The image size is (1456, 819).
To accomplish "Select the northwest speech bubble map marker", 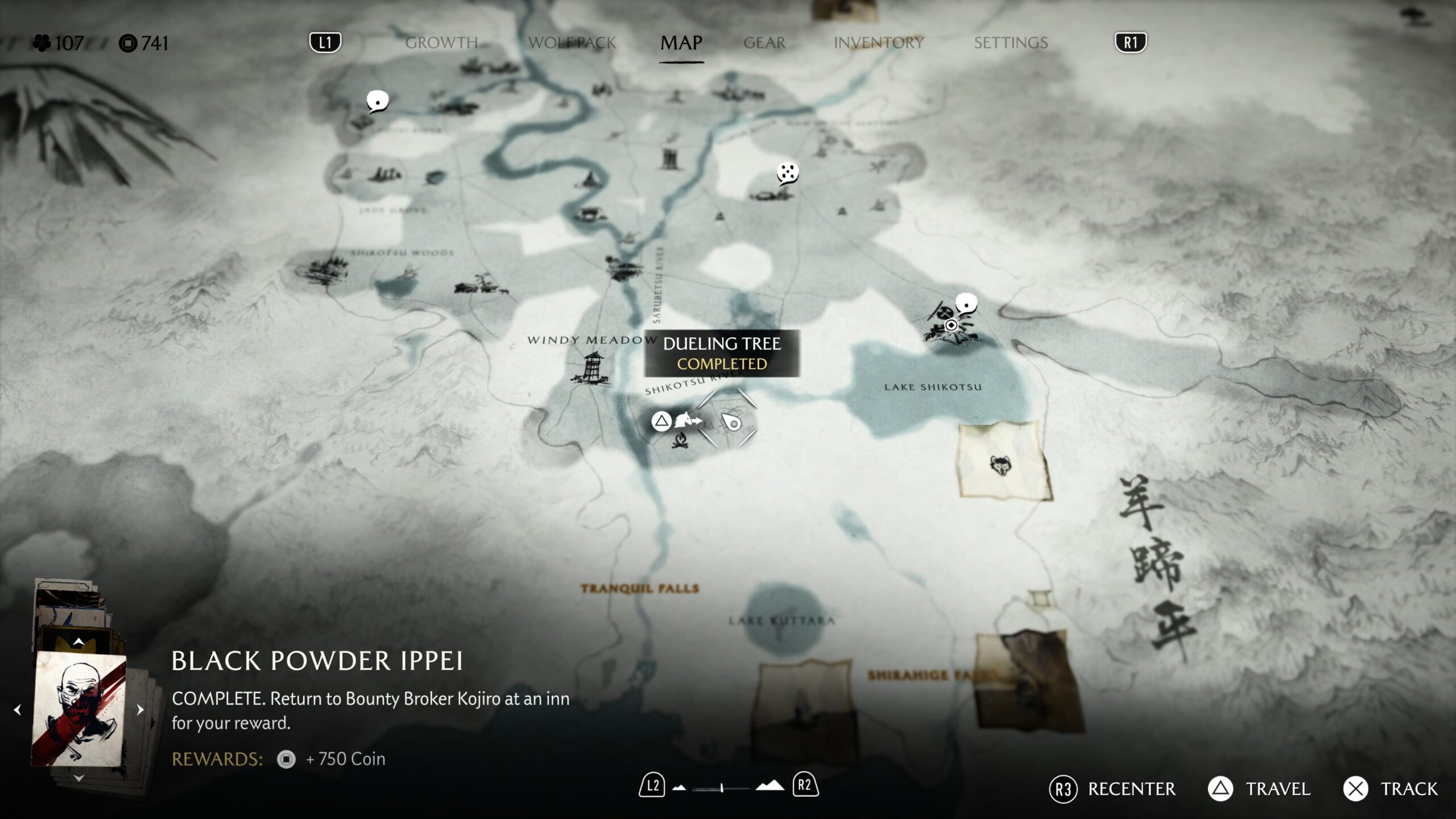I will (377, 101).
